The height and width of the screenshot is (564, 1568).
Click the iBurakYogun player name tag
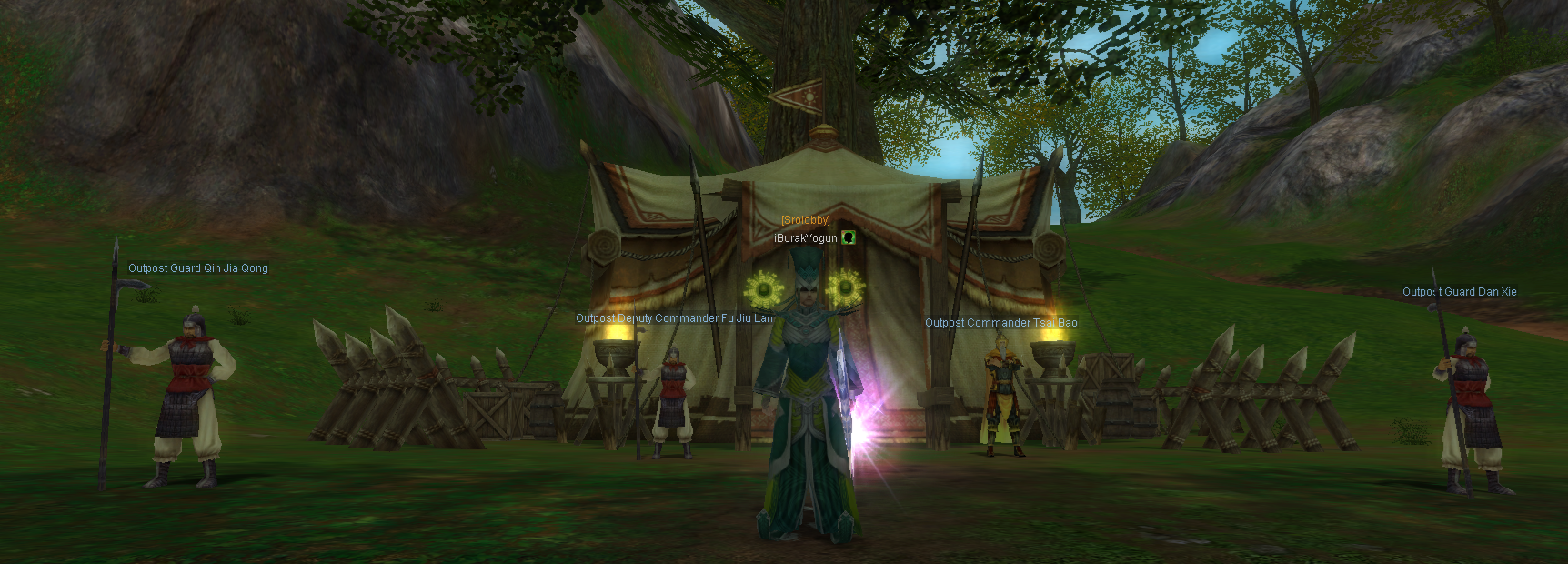805,238
